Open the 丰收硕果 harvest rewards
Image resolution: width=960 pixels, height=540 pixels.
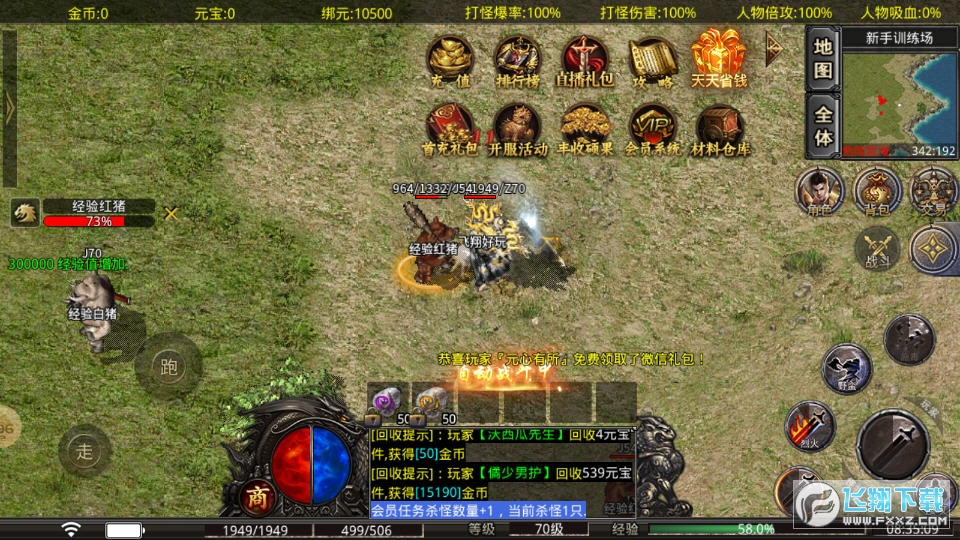[584, 128]
